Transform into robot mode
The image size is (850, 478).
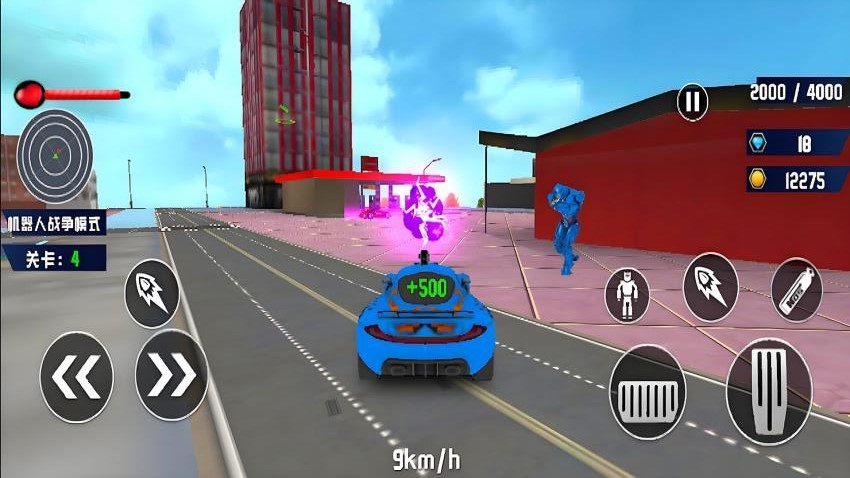627,294
